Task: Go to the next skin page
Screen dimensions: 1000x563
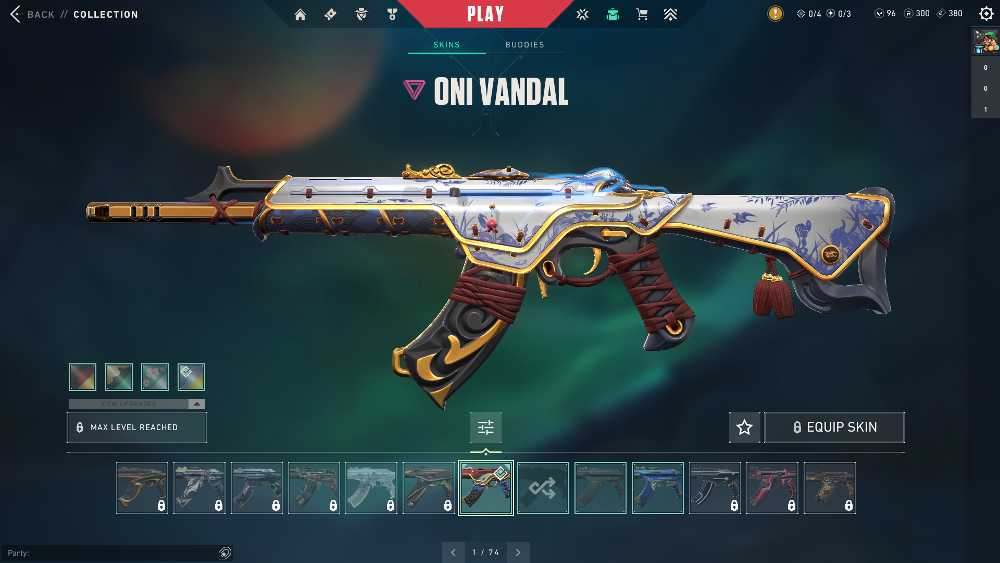Action: click(518, 552)
